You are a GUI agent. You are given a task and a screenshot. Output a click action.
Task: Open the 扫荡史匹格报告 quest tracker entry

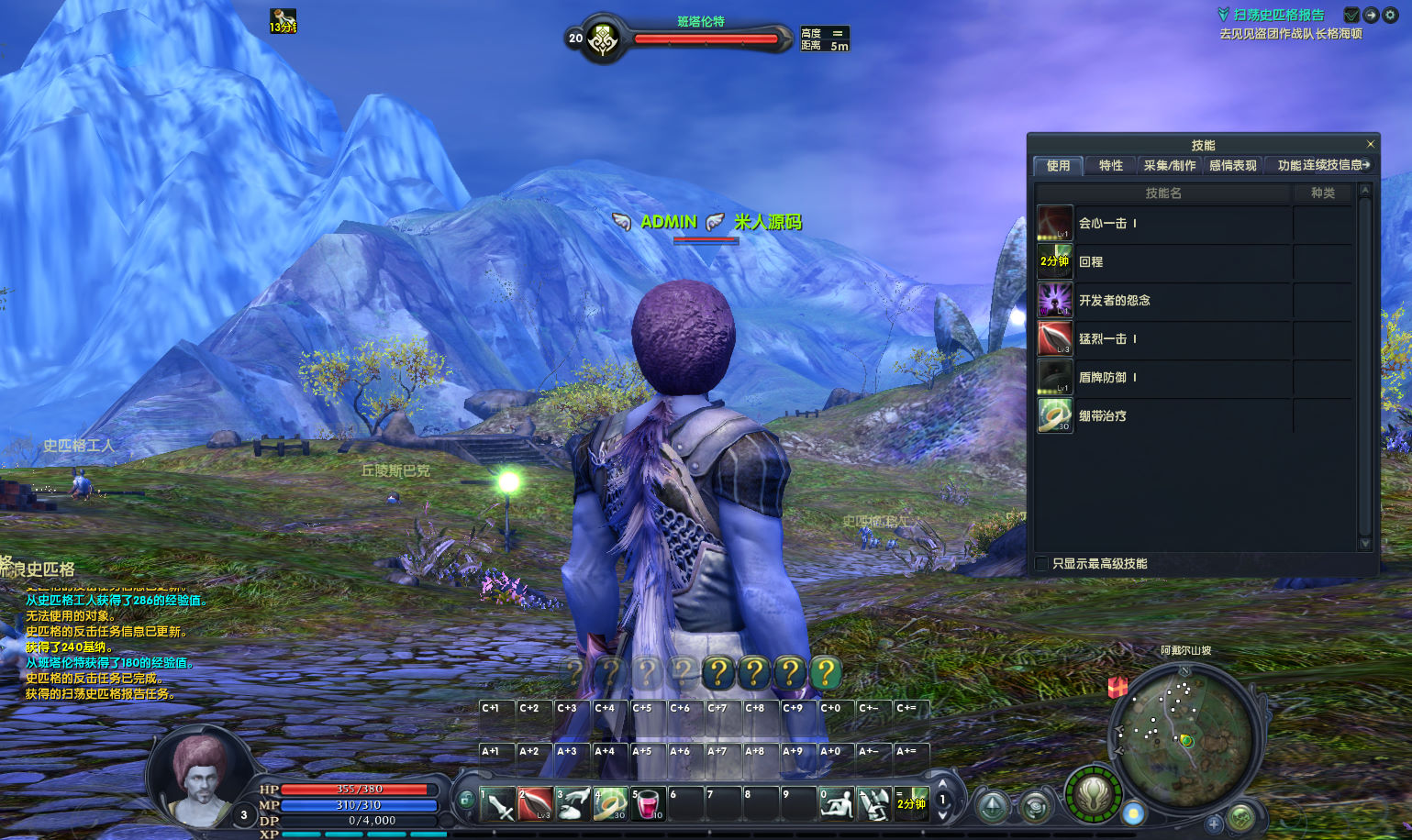click(1278, 15)
